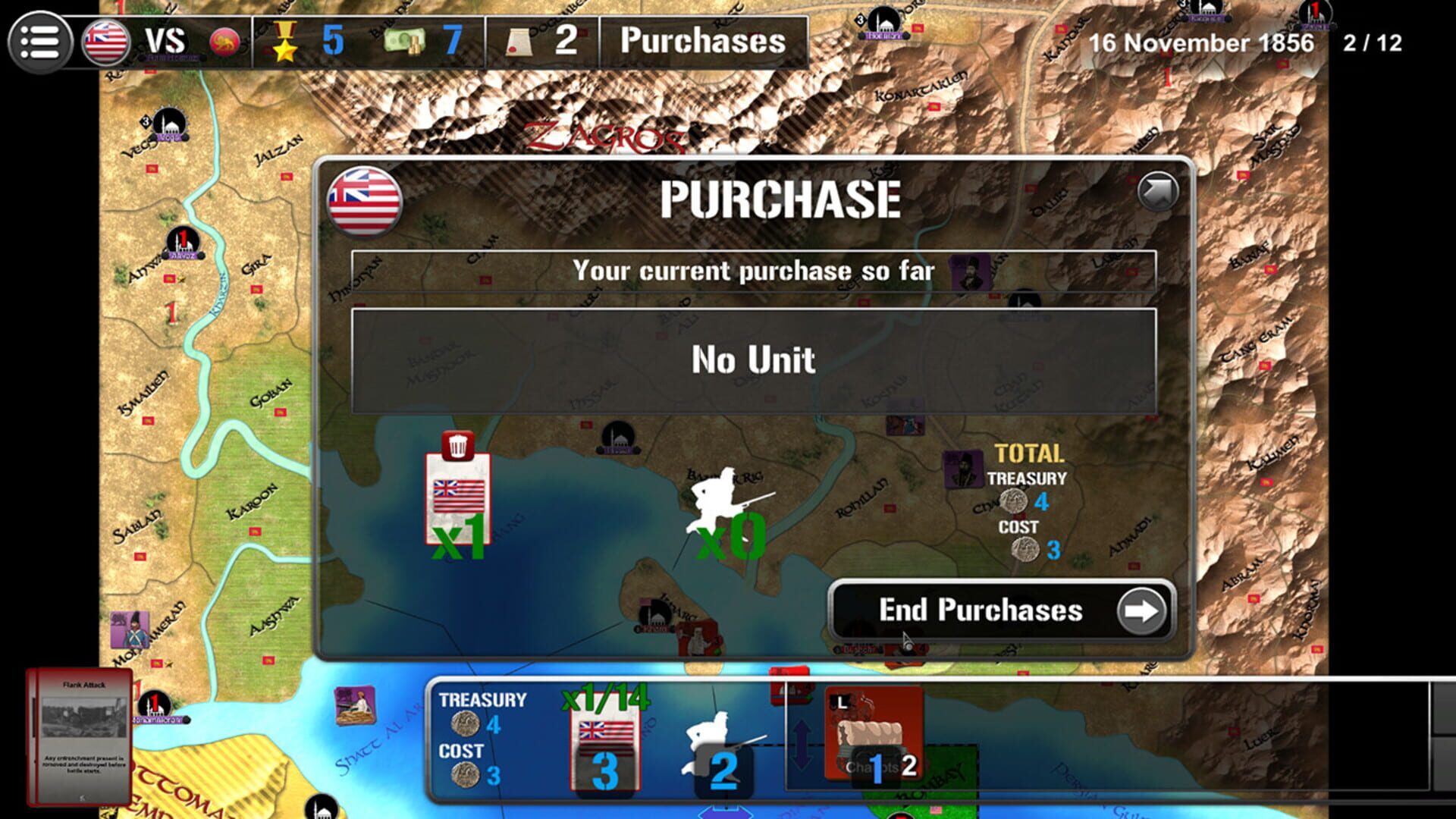Image resolution: width=1456 pixels, height=819 pixels.
Task: Switch to the Purchases phase tab
Action: pos(701,42)
